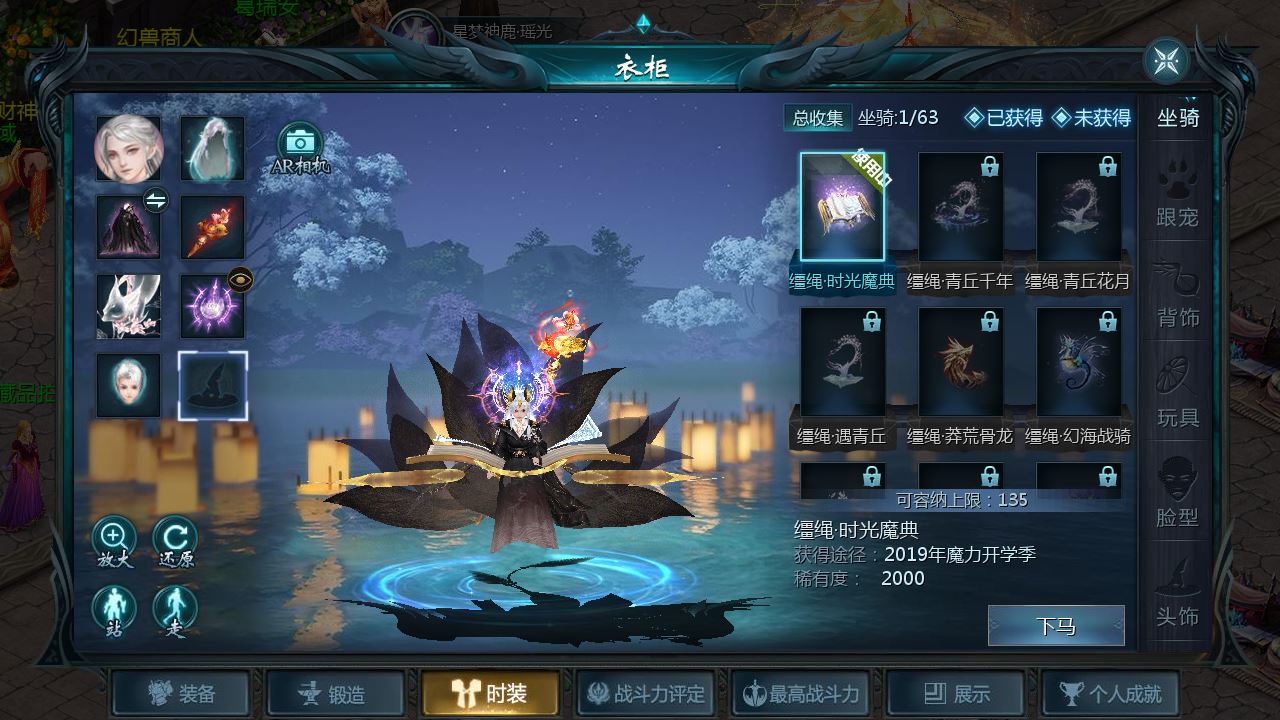This screenshot has width=1280, height=720.
Task: Choose the 缰绳·青丘千年 mount
Action: click(960, 207)
